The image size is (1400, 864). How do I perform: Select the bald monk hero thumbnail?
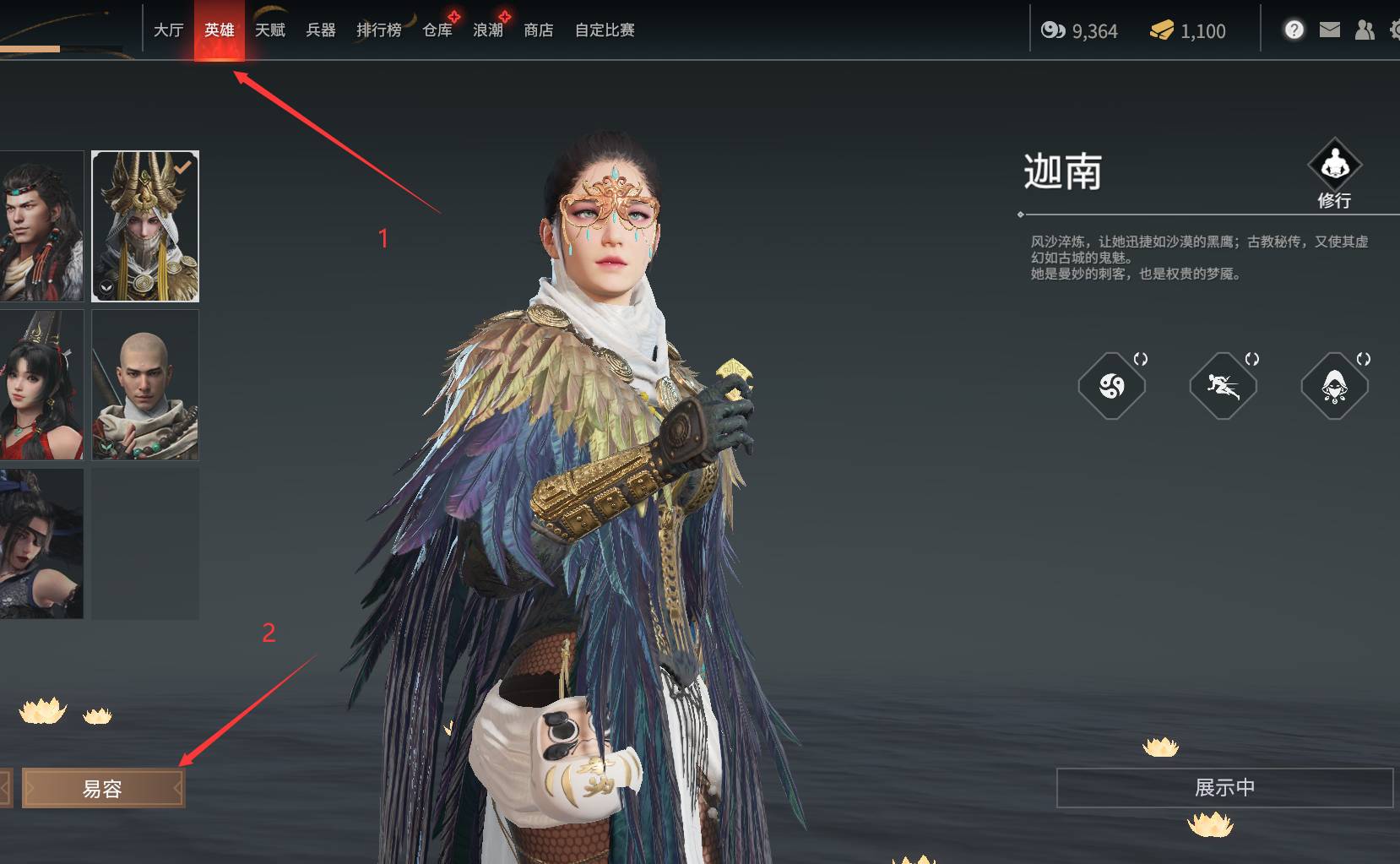coord(144,384)
